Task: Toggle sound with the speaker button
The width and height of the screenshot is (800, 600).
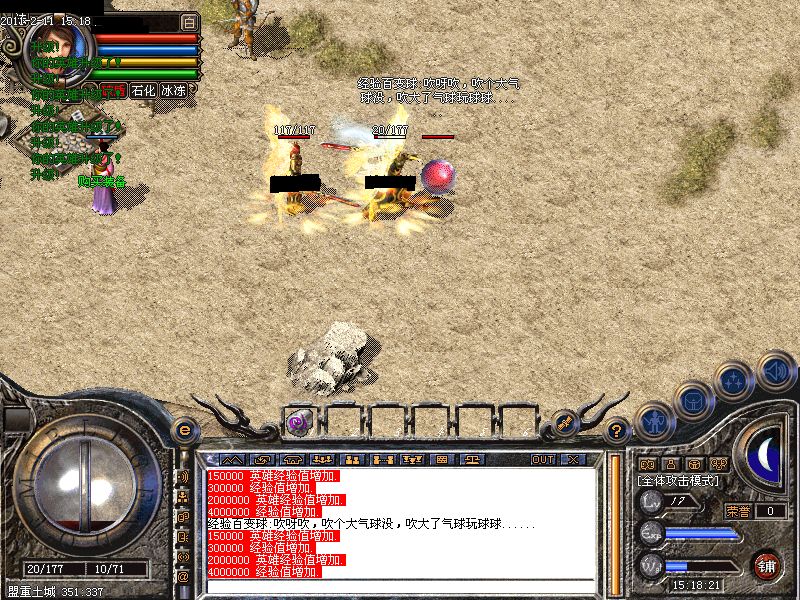Action: pos(775,370)
